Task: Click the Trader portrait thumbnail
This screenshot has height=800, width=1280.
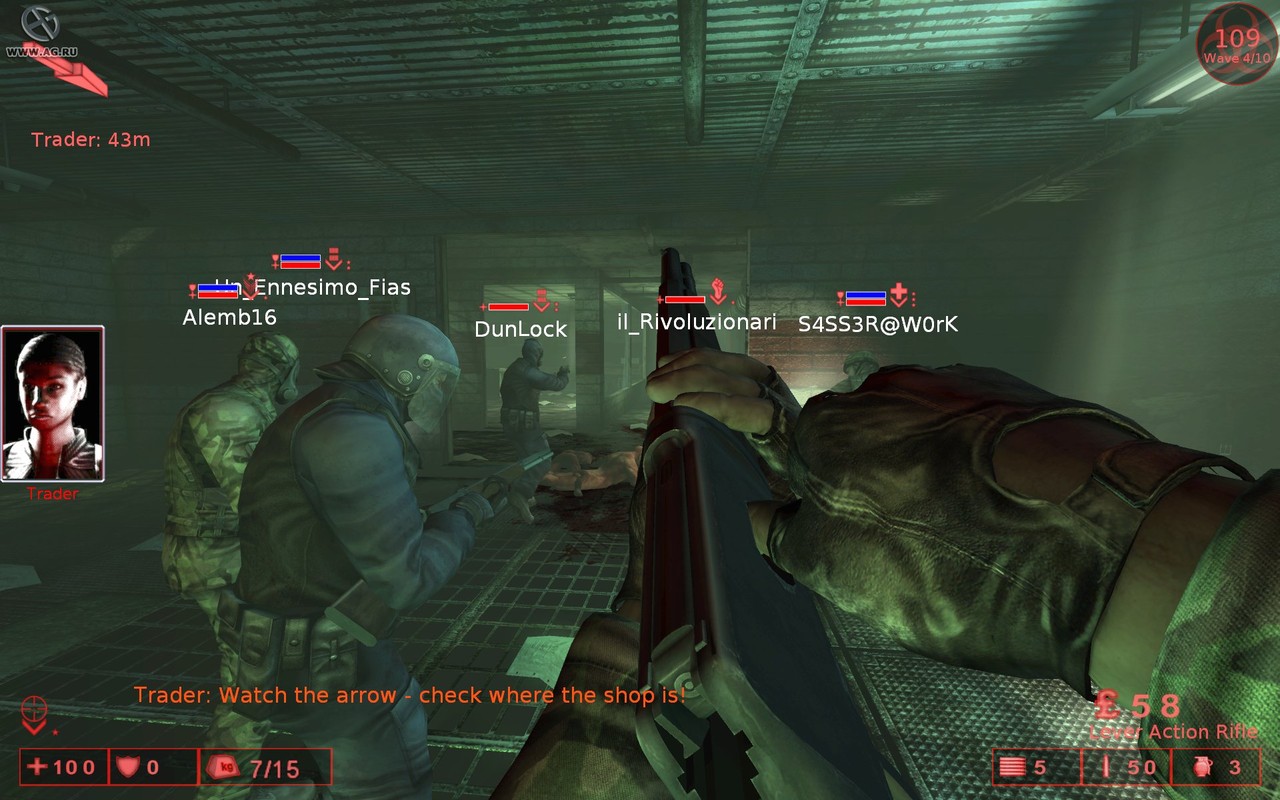Action: coord(53,403)
